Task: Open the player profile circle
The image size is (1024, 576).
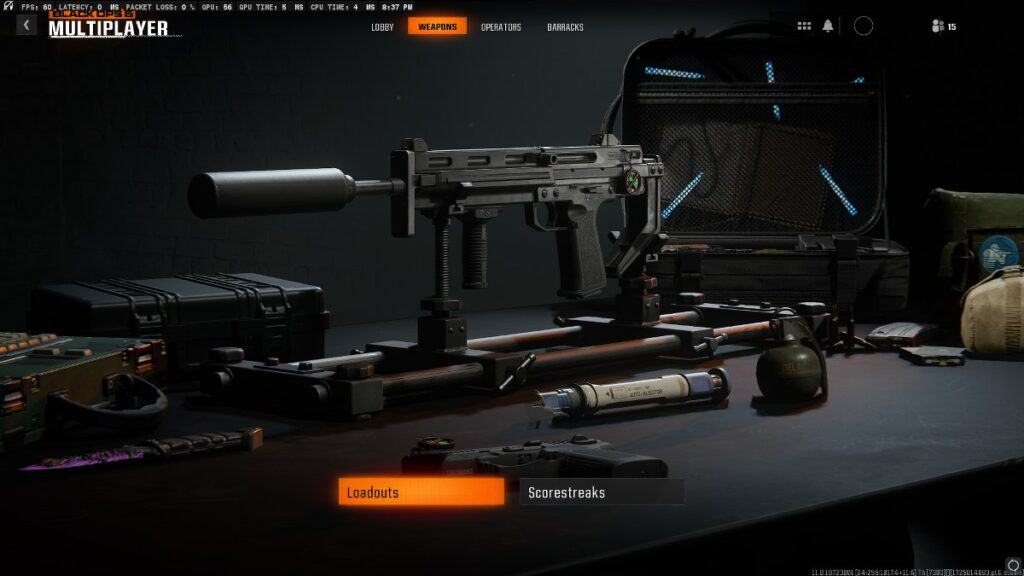Action: tap(863, 26)
